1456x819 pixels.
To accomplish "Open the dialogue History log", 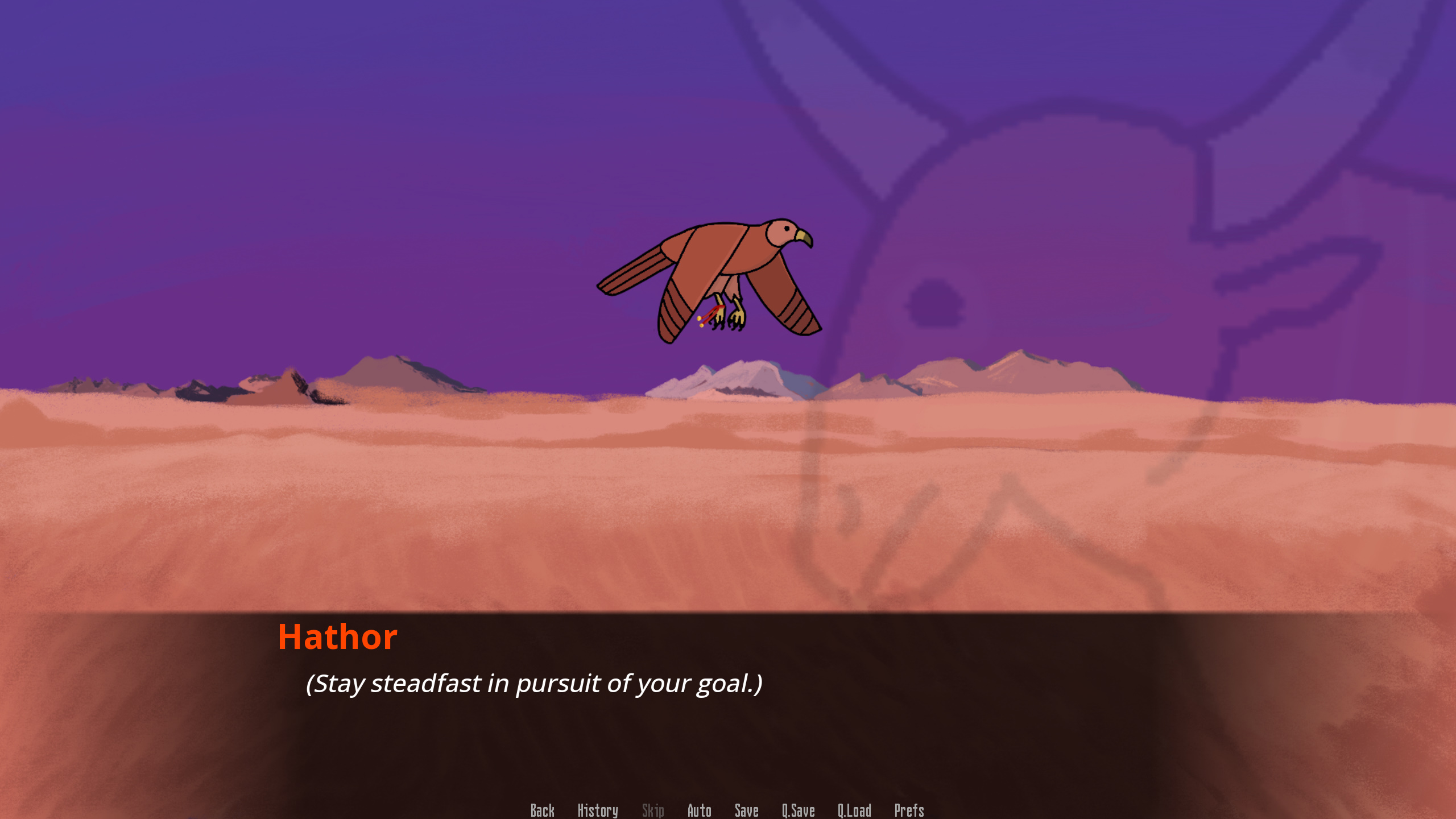I will coord(597,810).
